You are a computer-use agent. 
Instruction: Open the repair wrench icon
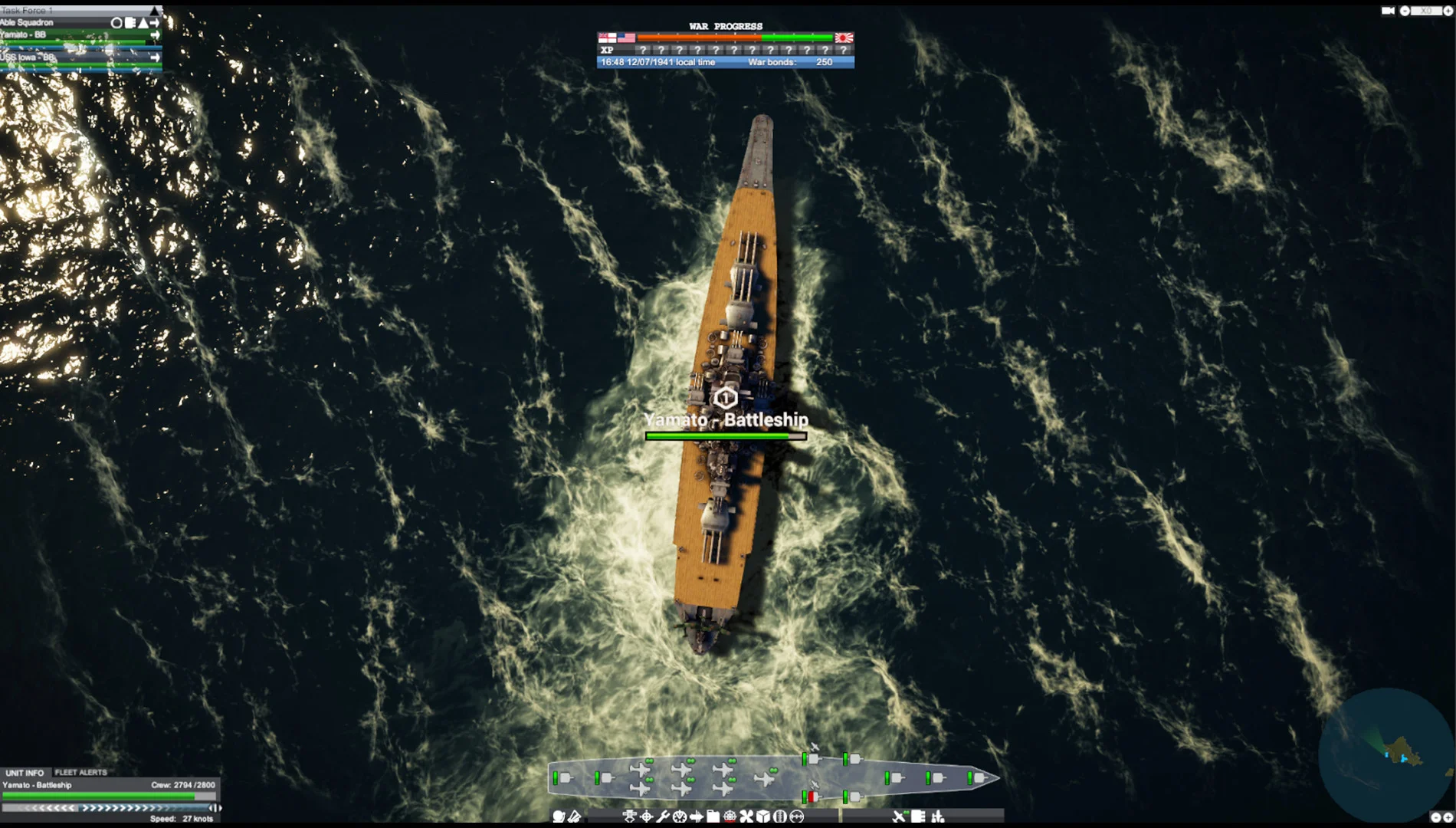click(x=664, y=817)
